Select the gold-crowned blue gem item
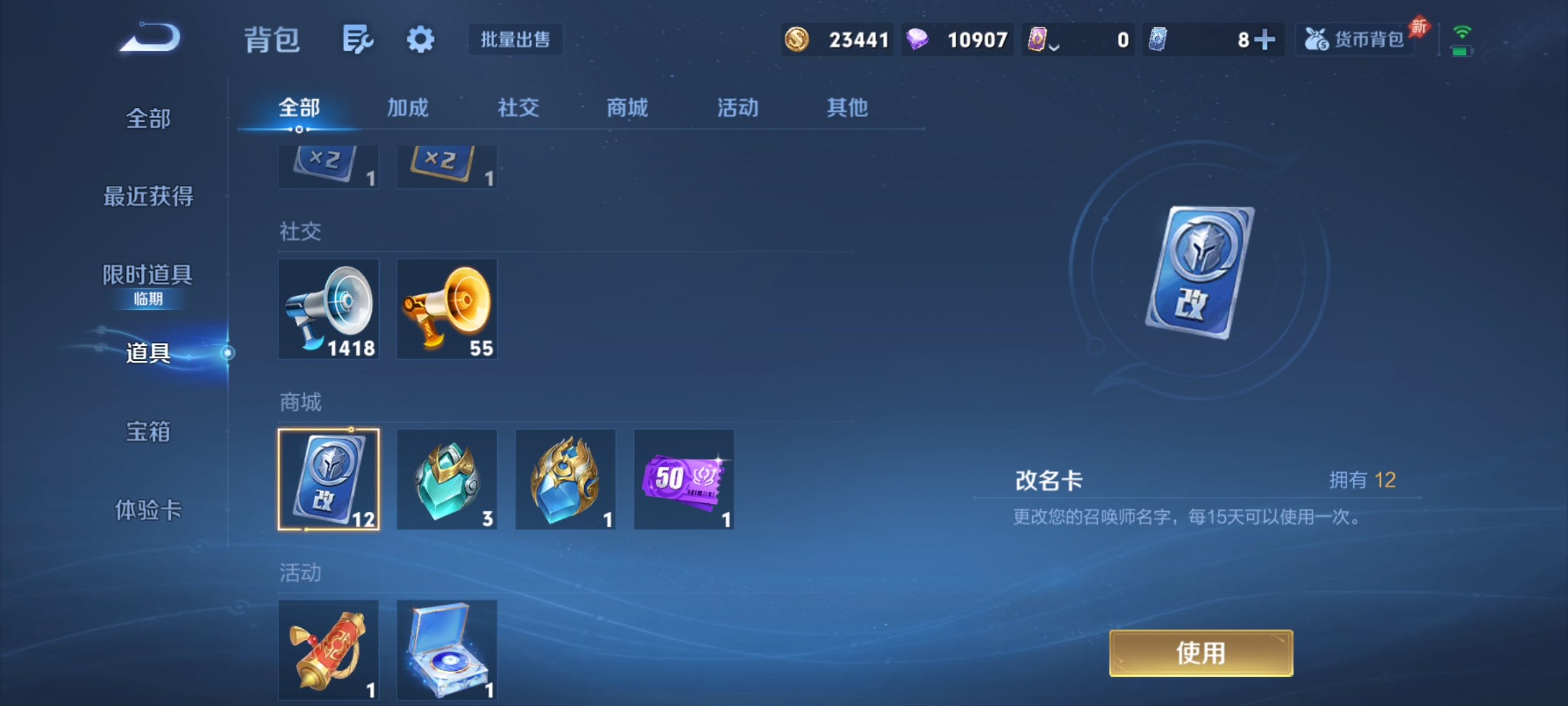Viewport: 1568px width, 706px height. point(565,480)
